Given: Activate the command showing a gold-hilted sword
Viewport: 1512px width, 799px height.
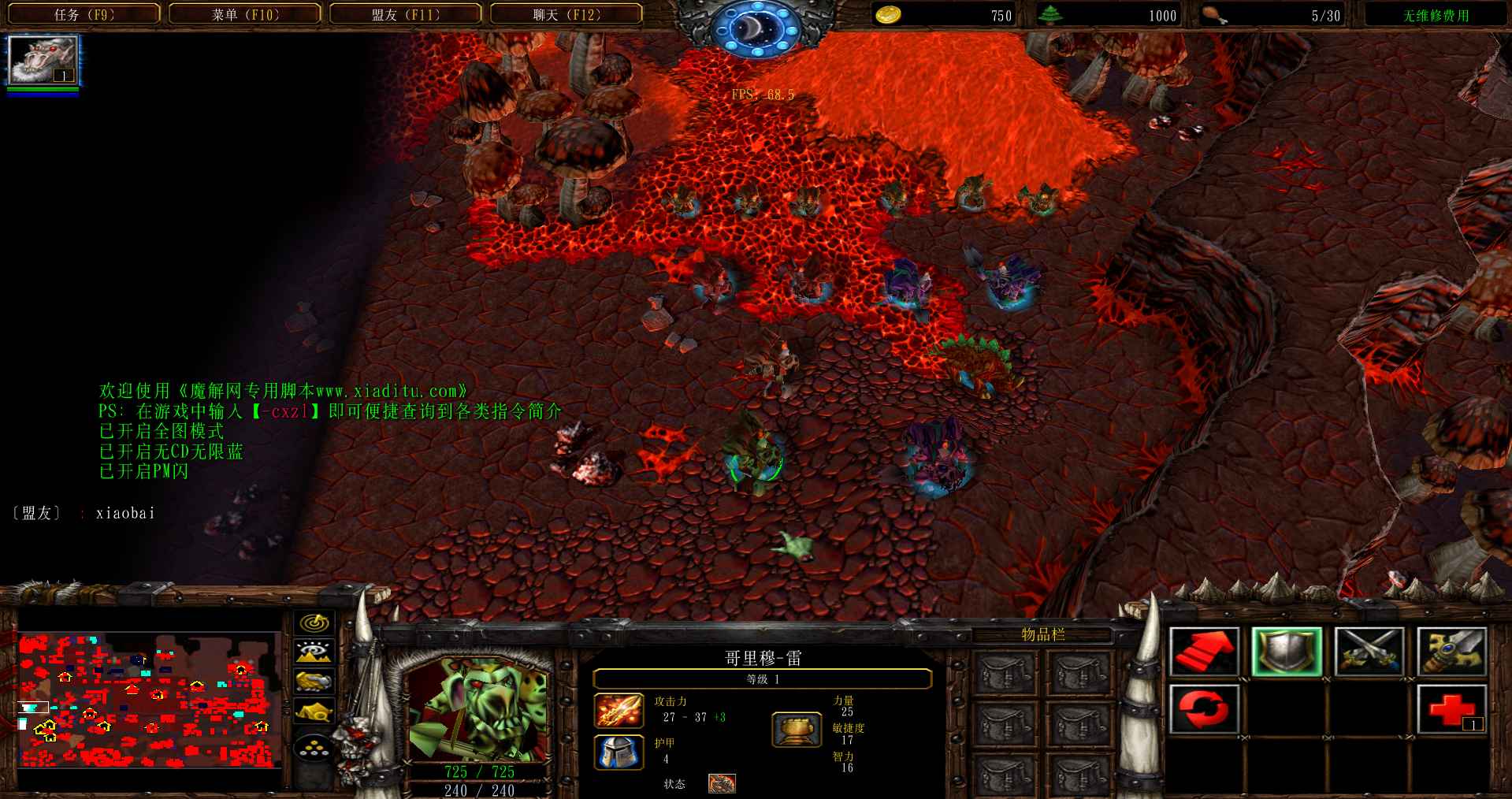Looking at the screenshot, I should pos(1451,652).
